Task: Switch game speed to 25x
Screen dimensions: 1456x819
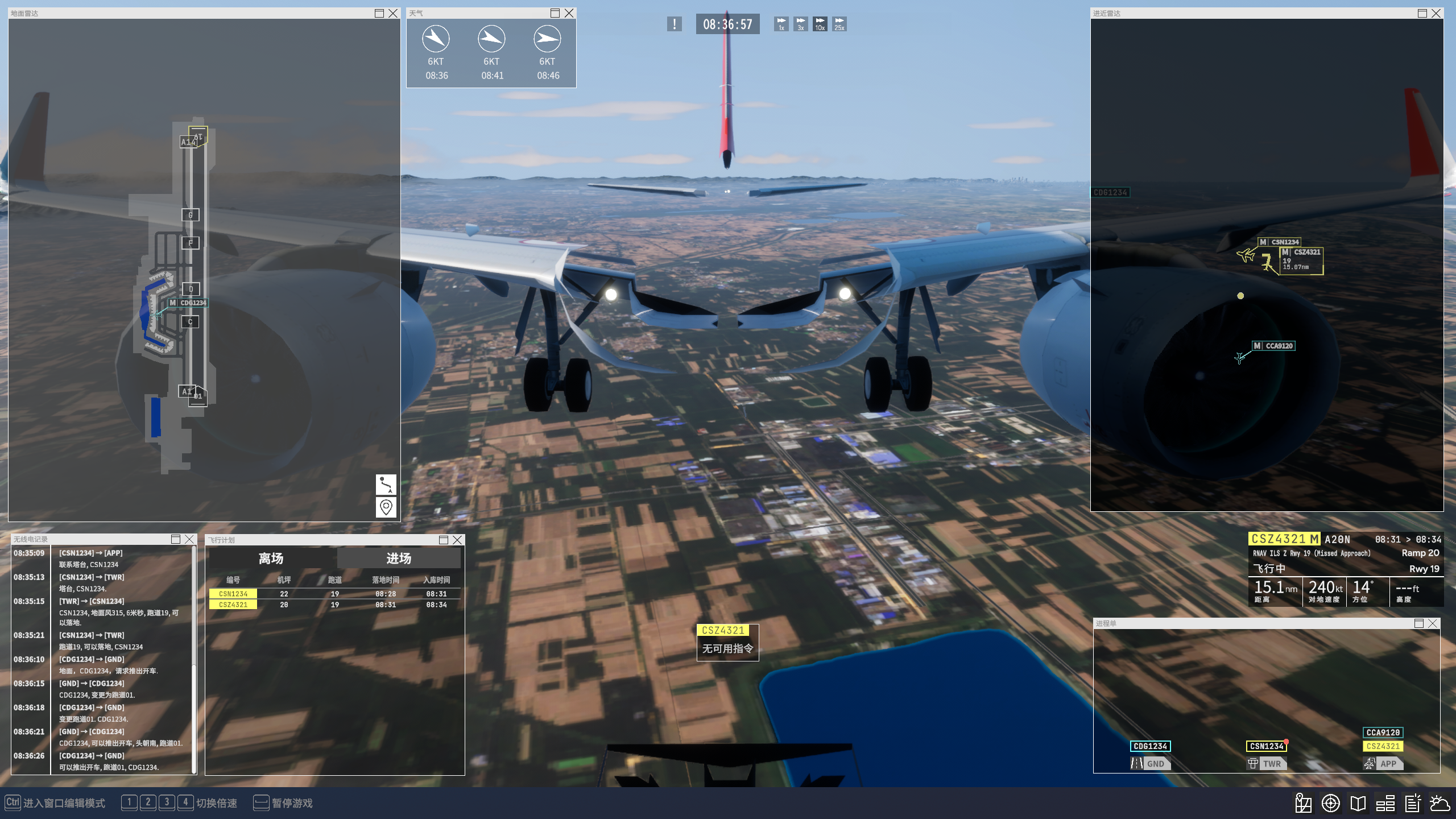Action: 839,24
